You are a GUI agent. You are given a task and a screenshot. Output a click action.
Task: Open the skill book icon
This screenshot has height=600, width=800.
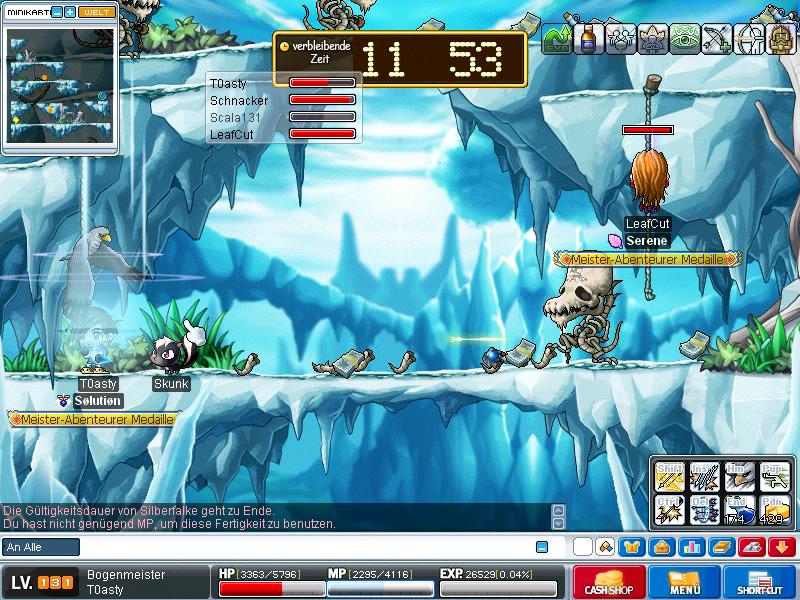[x=719, y=547]
